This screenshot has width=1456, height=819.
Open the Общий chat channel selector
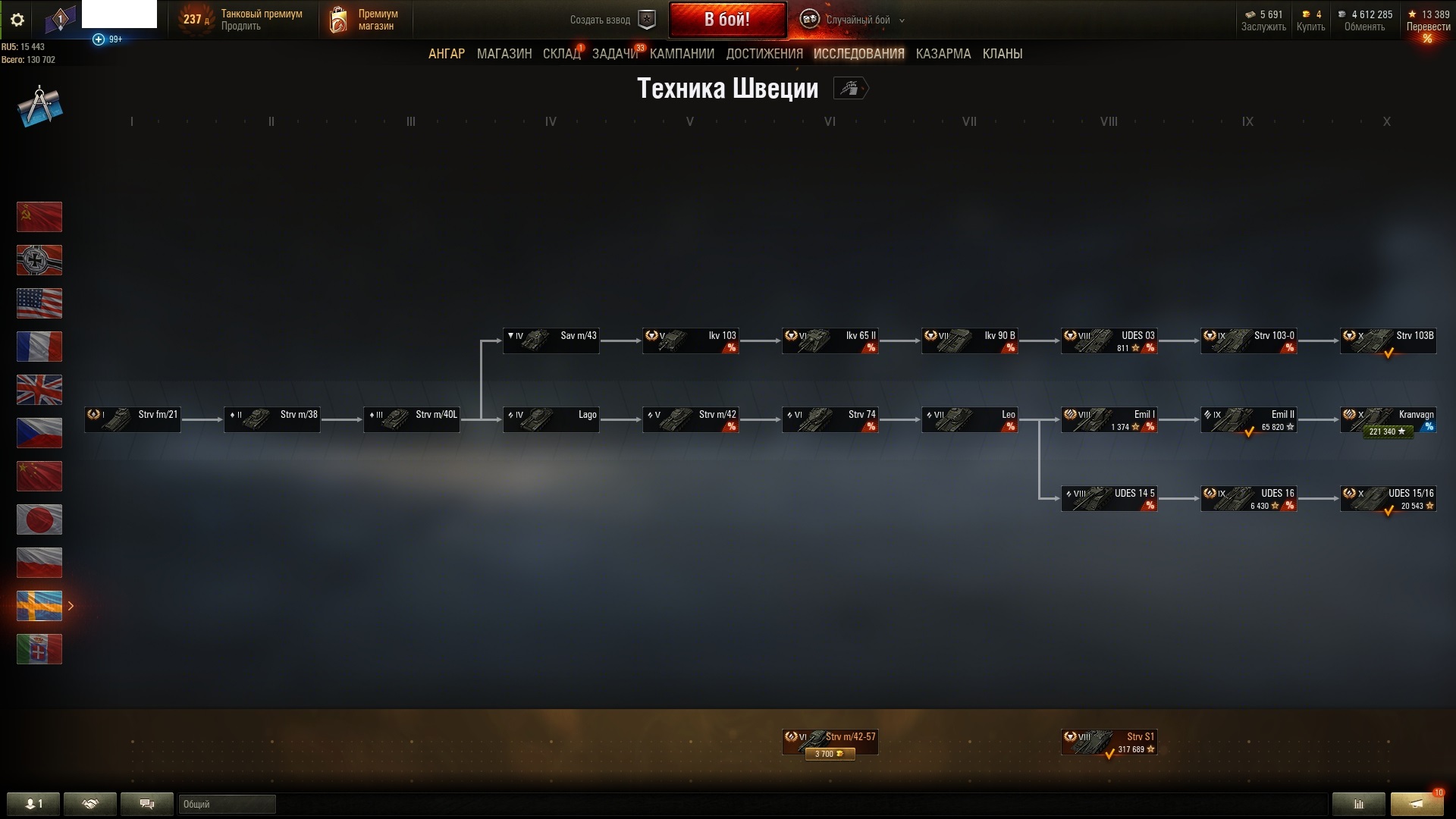pyautogui.click(x=226, y=804)
